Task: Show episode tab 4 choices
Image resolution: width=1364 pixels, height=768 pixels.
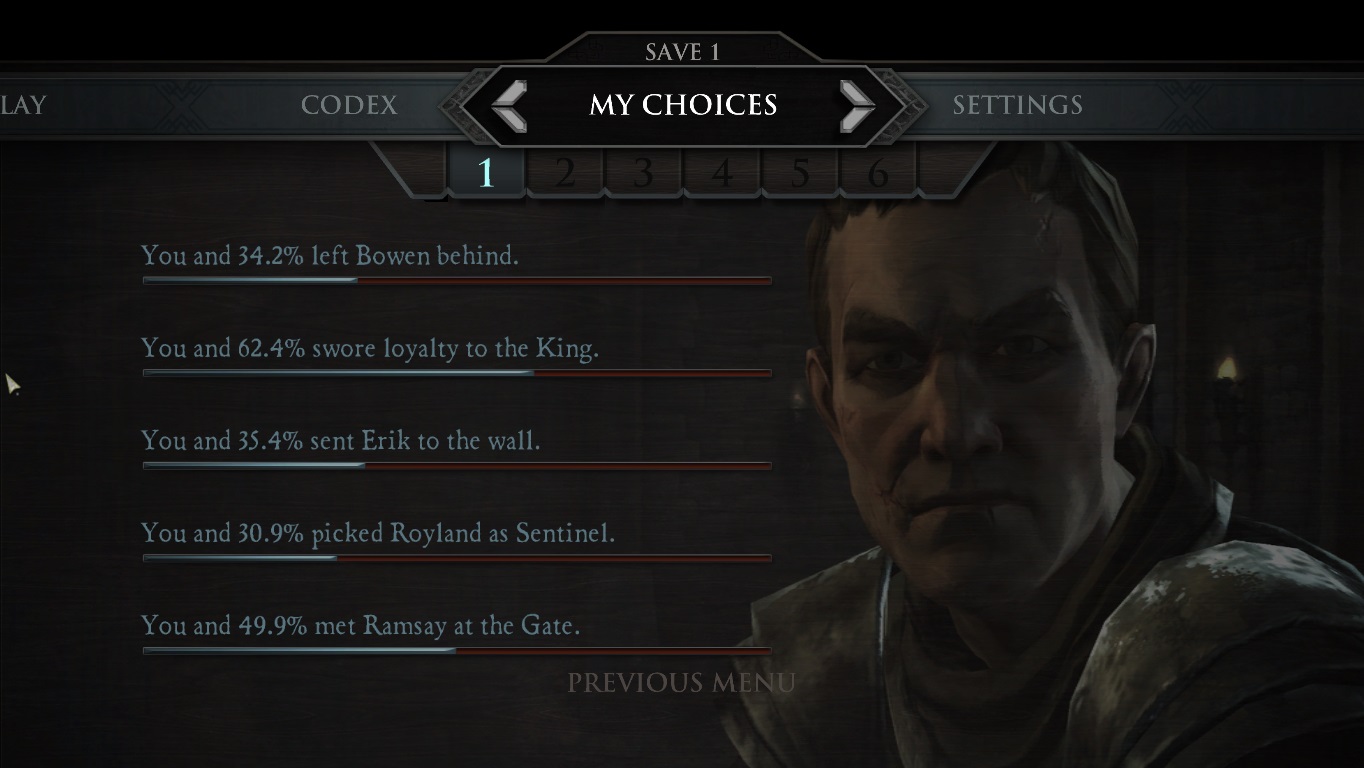Action: [x=721, y=174]
